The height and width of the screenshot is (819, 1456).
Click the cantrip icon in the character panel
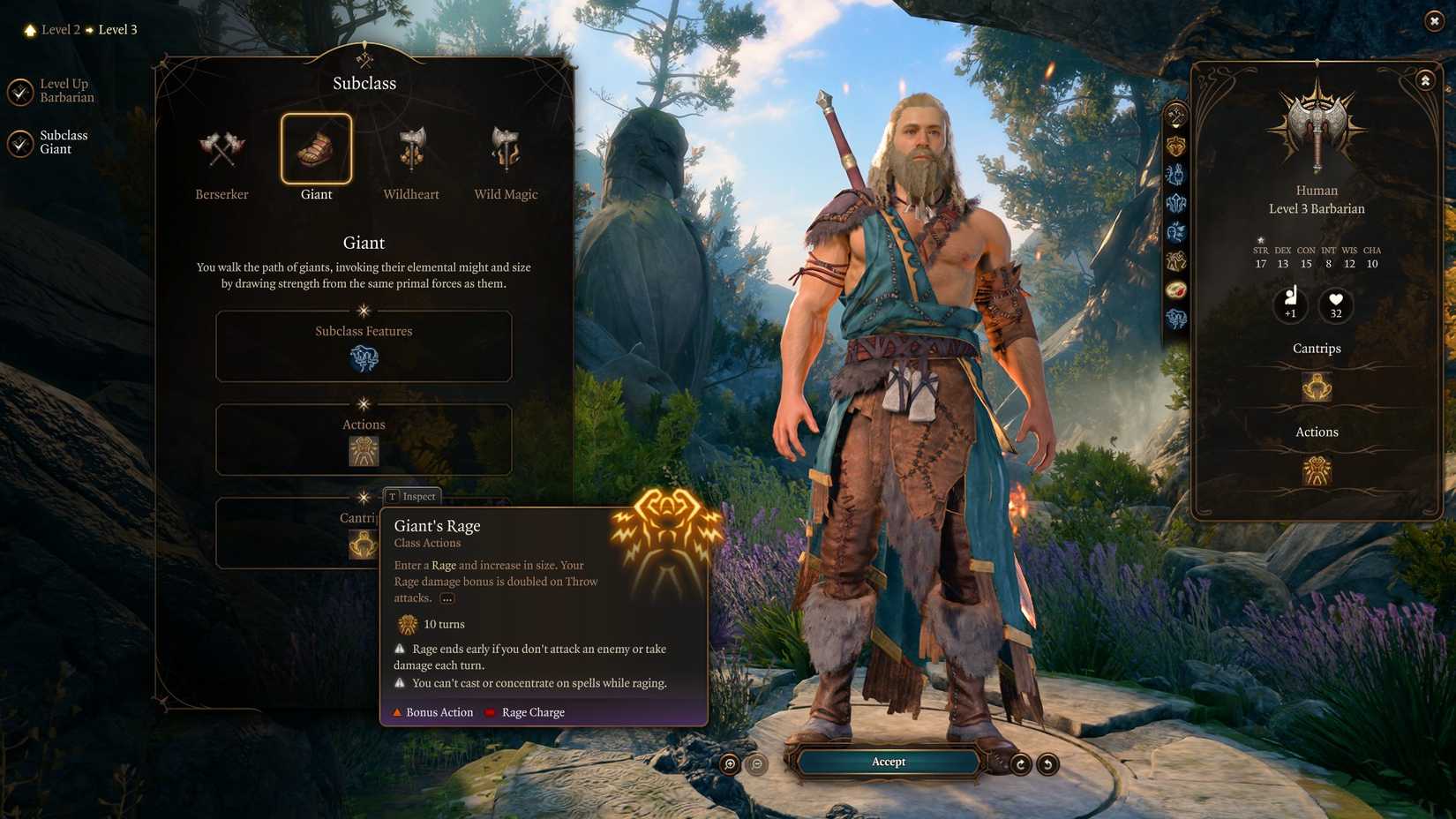(1316, 387)
